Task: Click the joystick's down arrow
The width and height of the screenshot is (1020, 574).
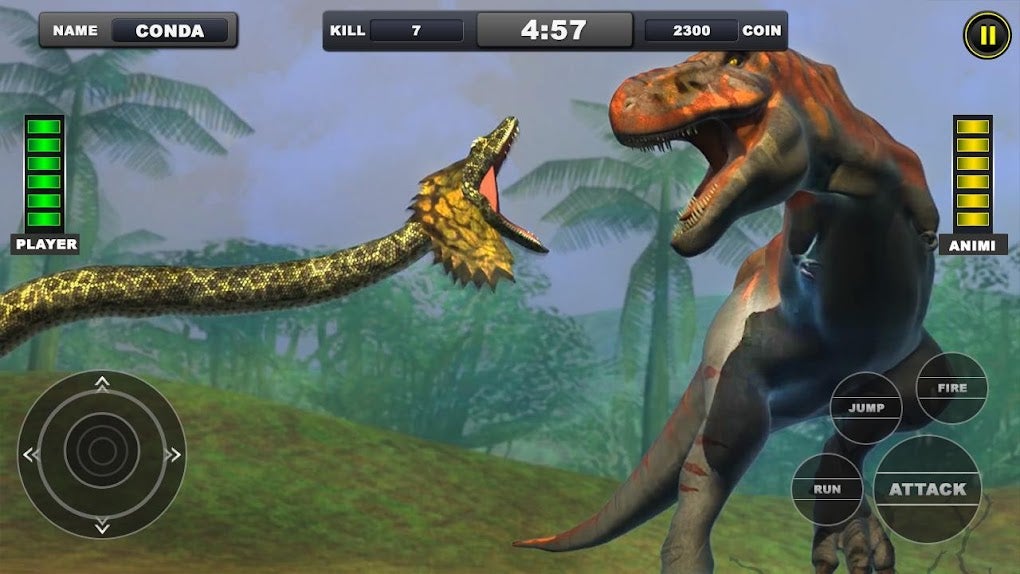Action: click(x=102, y=526)
